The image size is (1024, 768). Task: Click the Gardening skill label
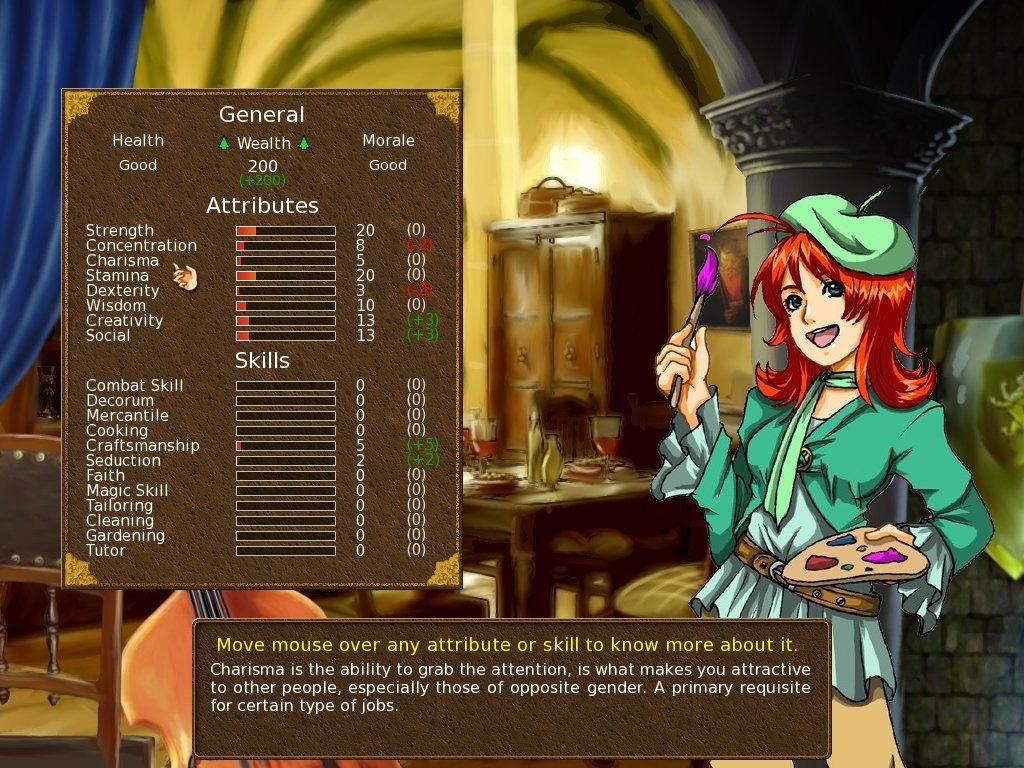pyautogui.click(x=125, y=536)
